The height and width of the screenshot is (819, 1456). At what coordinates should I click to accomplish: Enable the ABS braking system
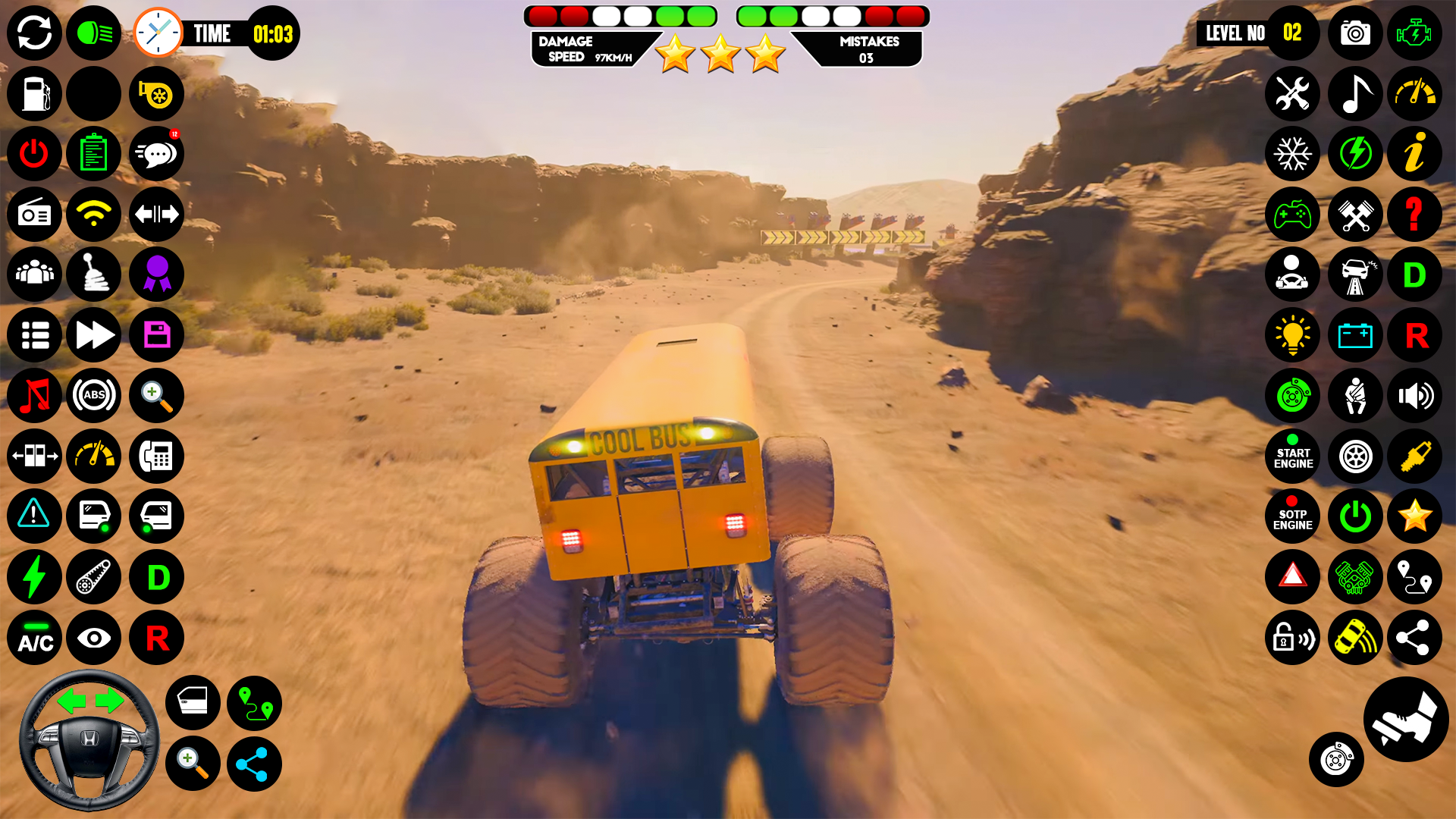pyautogui.click(x=93, y=396)
